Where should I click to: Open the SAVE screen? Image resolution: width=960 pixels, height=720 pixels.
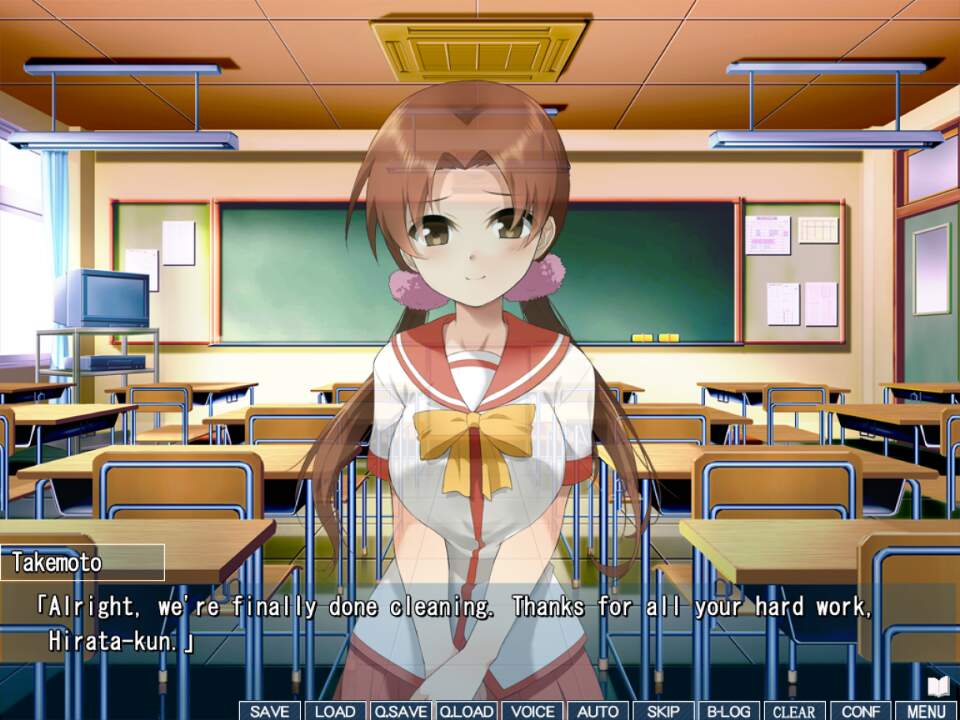pos(269,711)
